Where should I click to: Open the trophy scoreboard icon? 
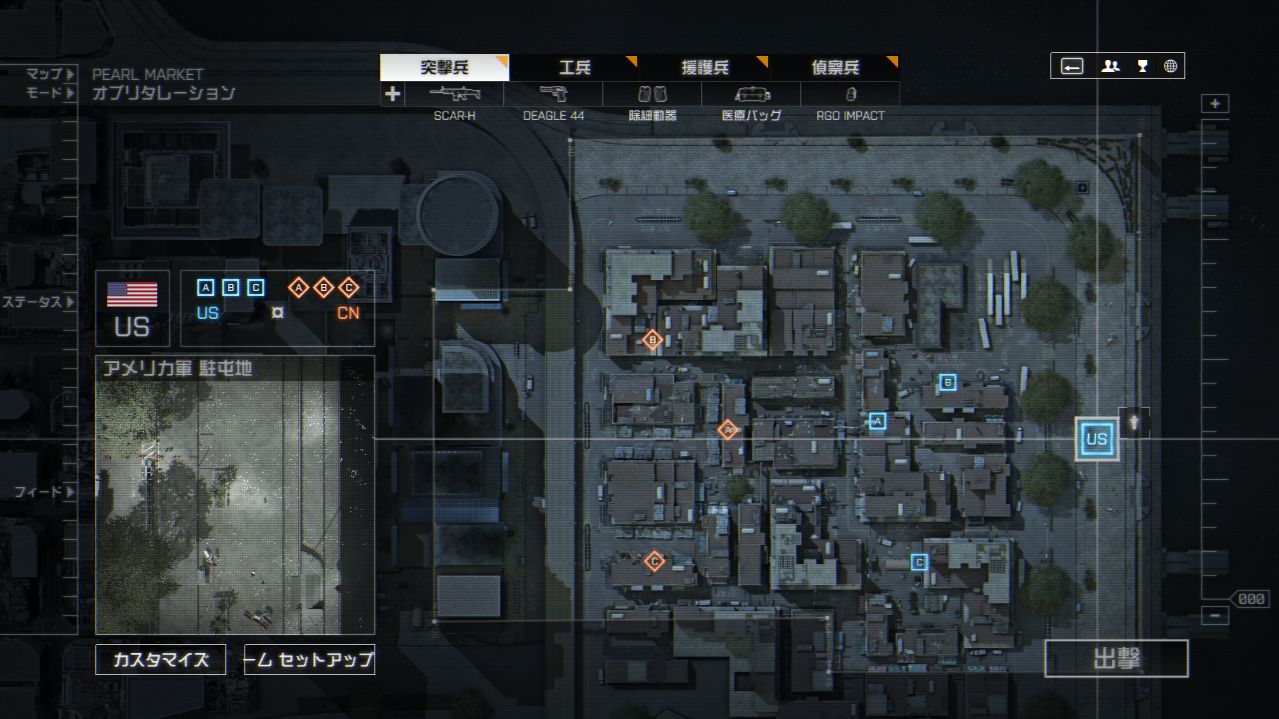pyautogui.click(x=1142, y=66)
